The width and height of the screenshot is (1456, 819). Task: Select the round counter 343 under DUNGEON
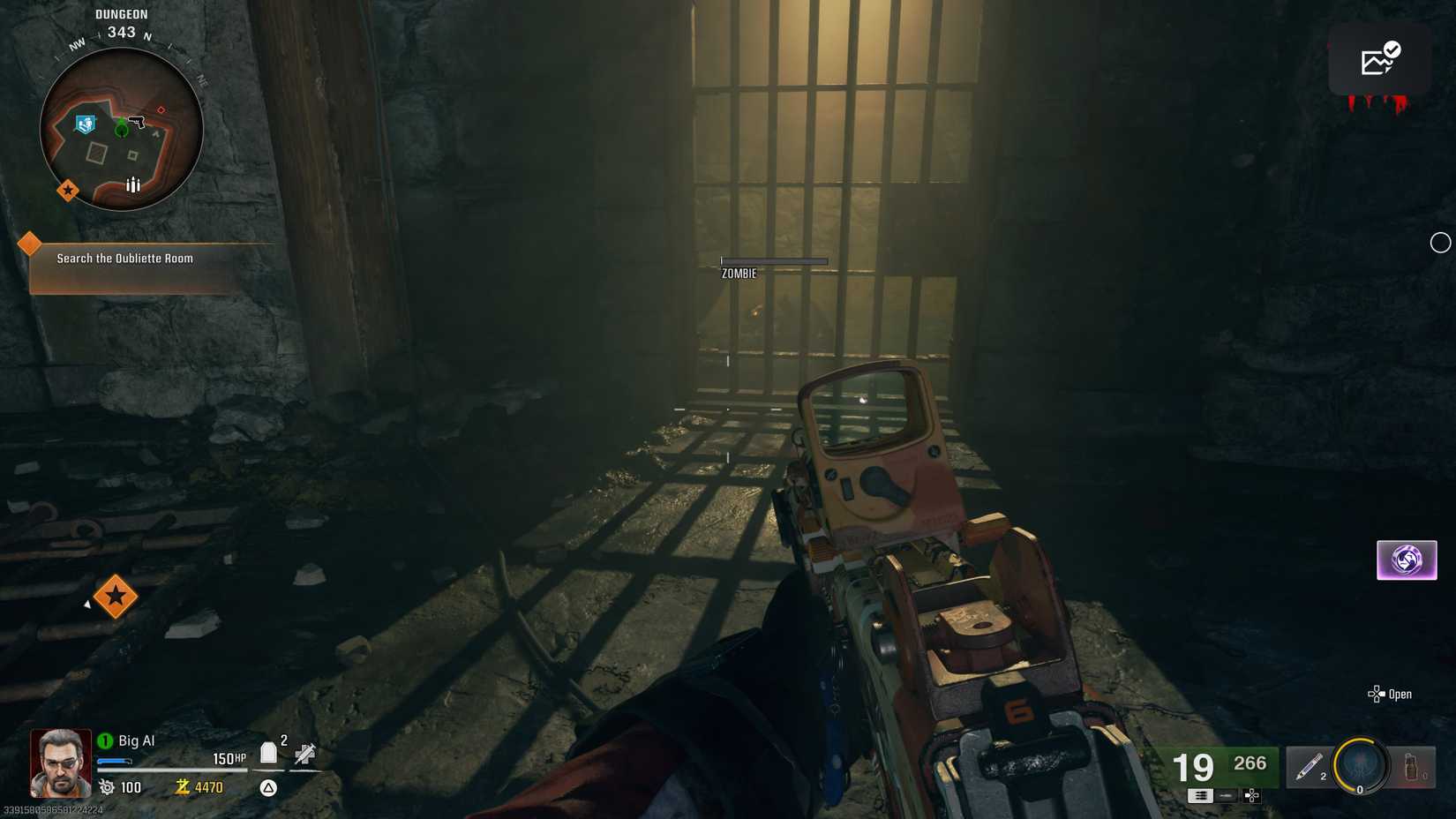pos(121,31)
